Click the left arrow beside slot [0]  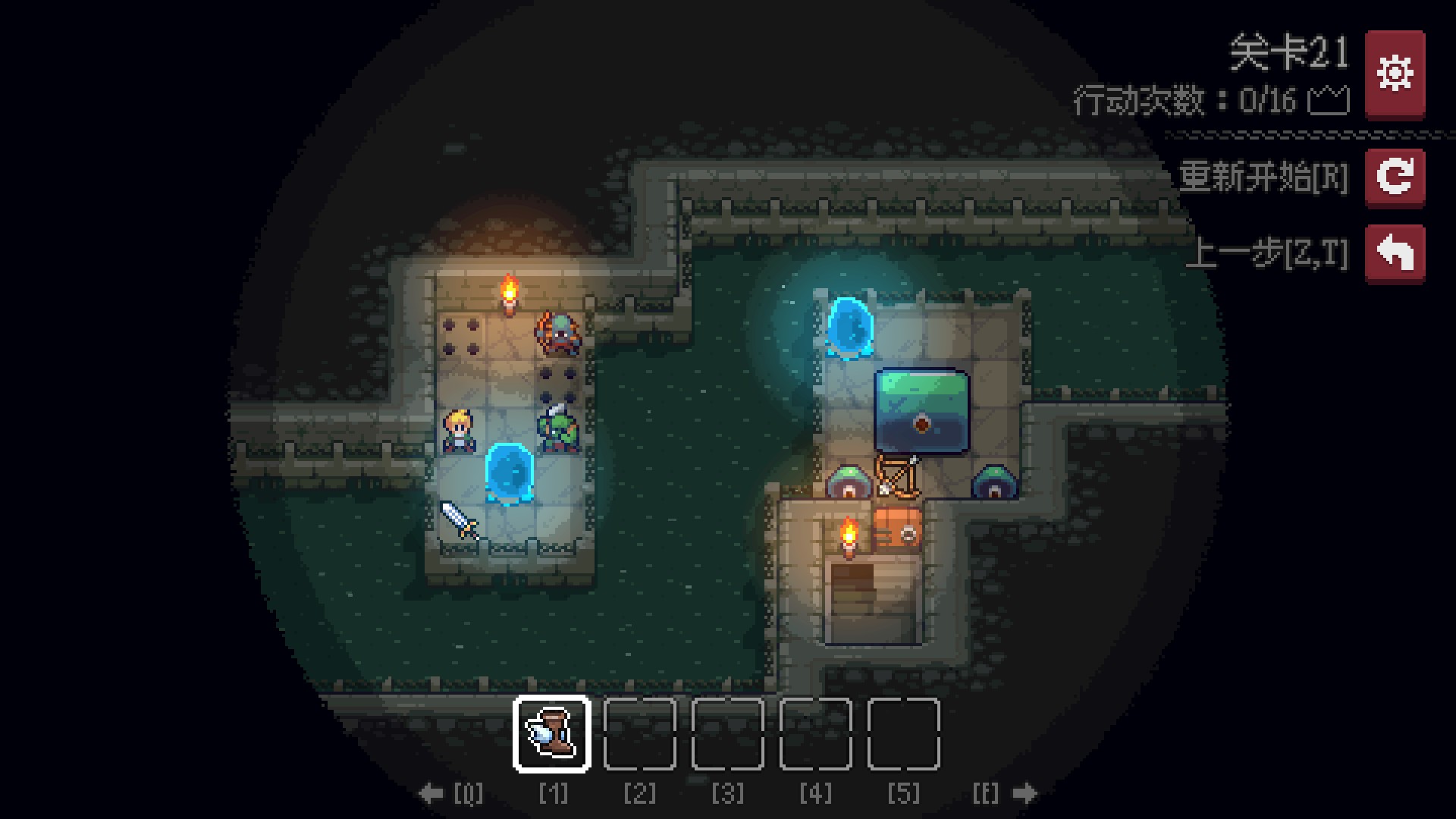point(431,793)
